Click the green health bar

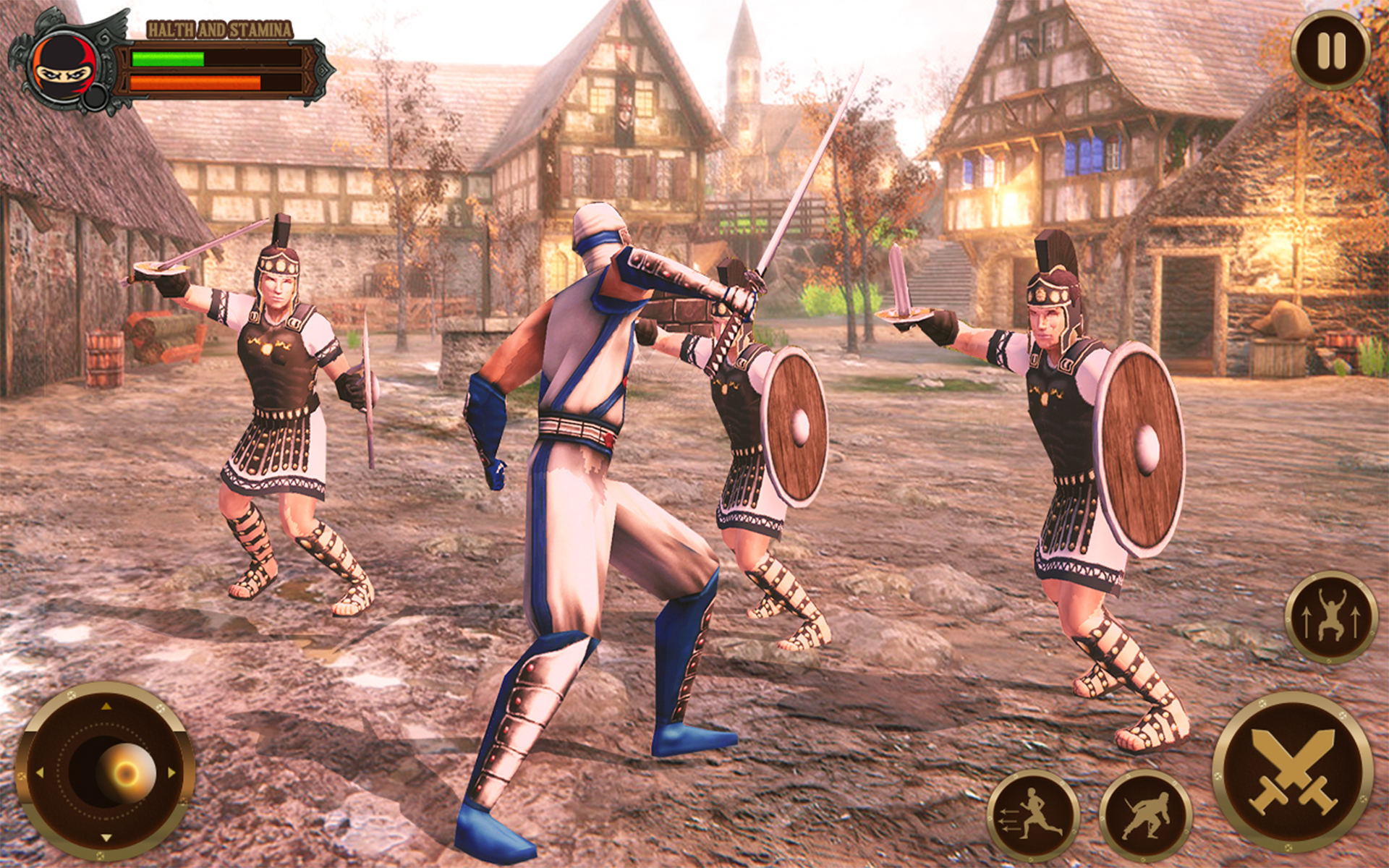(166, 58)
